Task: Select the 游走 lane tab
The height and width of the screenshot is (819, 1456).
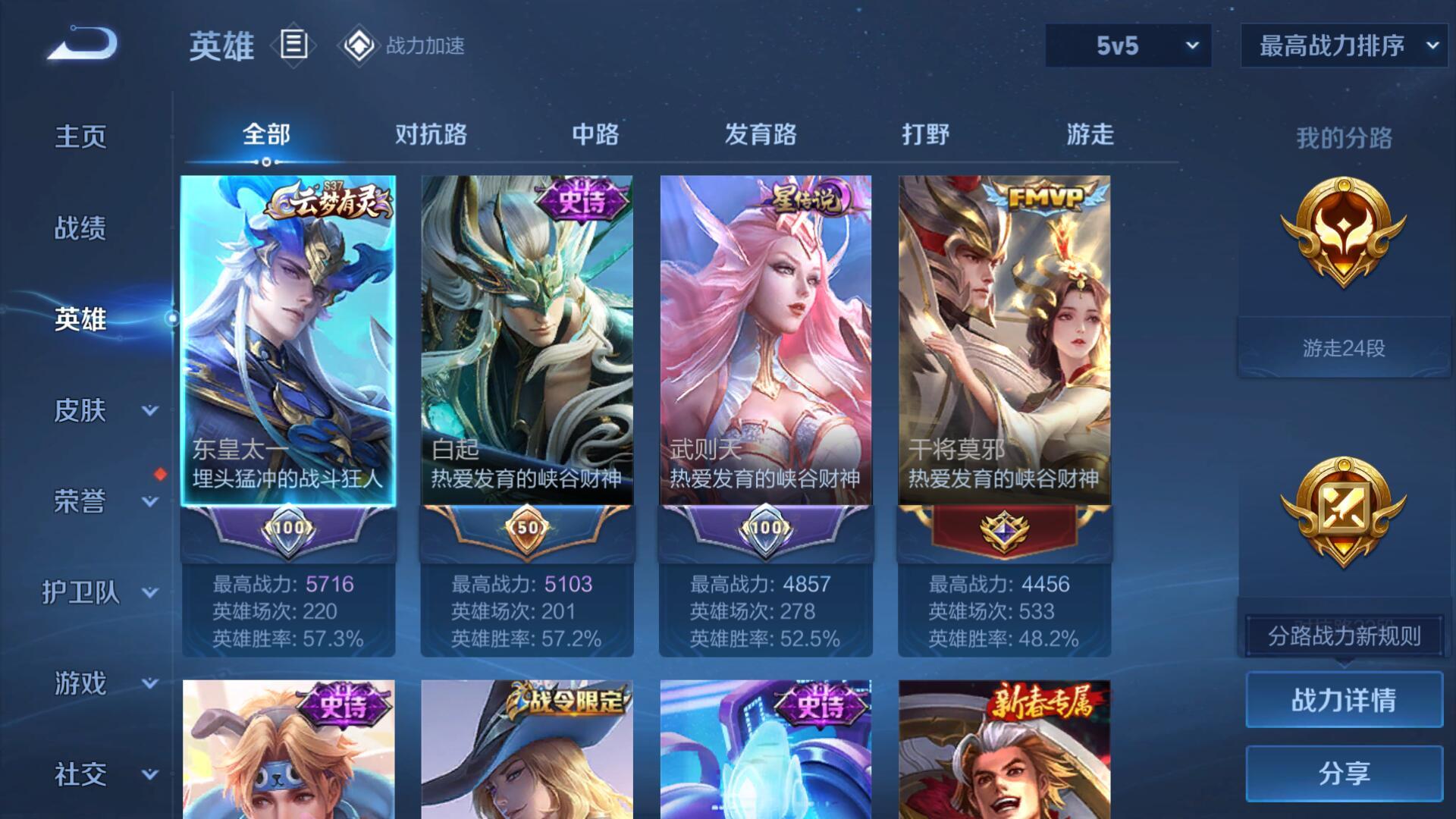Action: (1090, 135)
